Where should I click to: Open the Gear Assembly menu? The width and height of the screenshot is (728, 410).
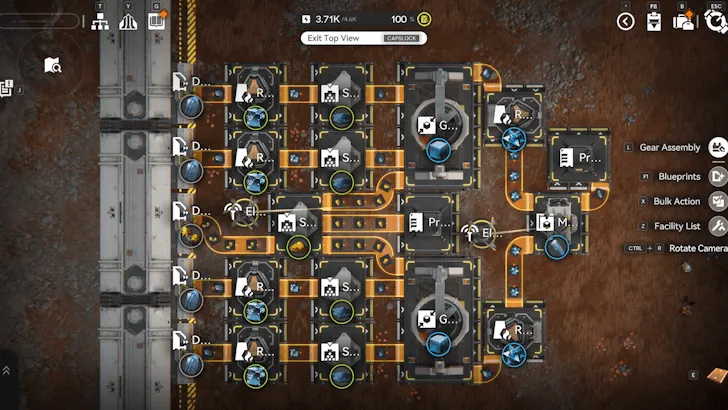click(x=717, y=148)
